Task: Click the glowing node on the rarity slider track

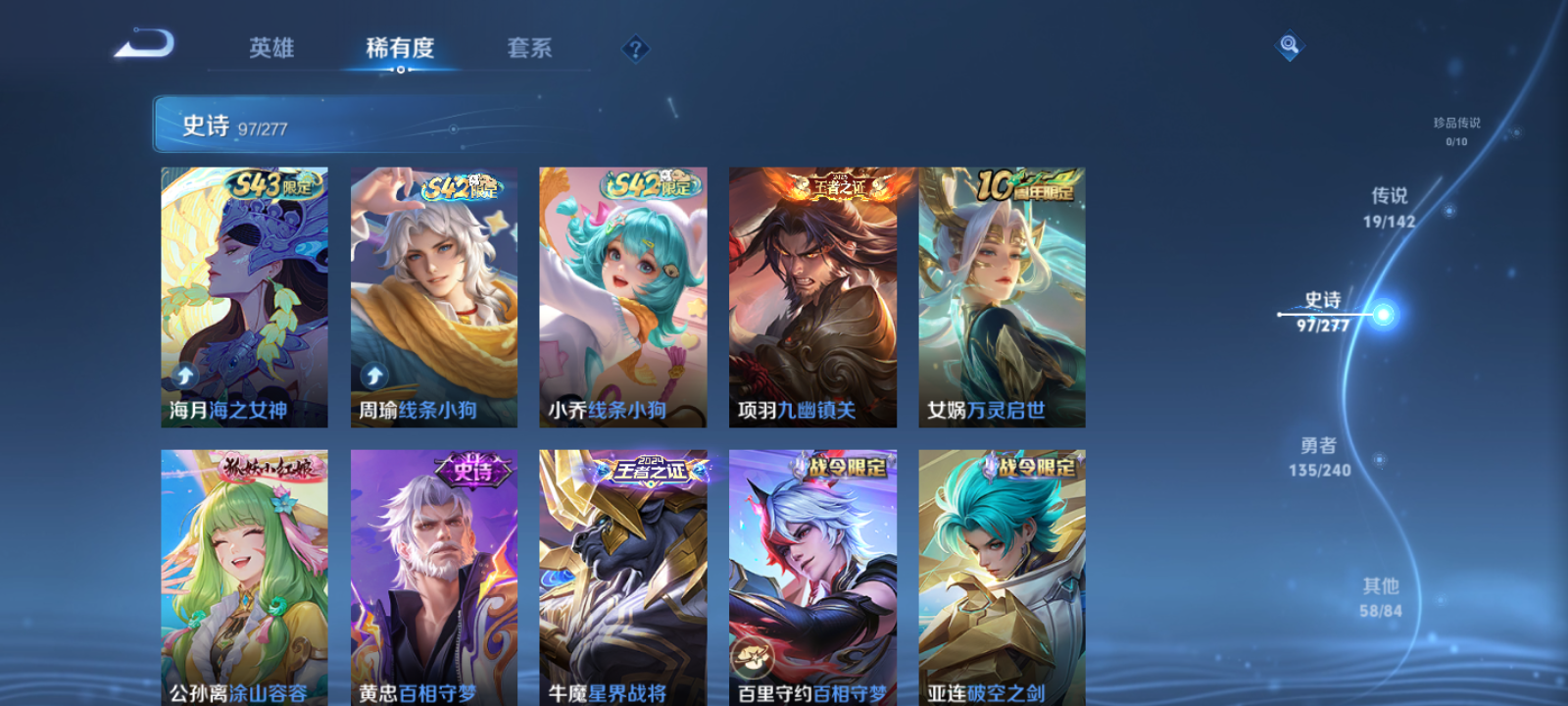Action: pos(1382,314)
